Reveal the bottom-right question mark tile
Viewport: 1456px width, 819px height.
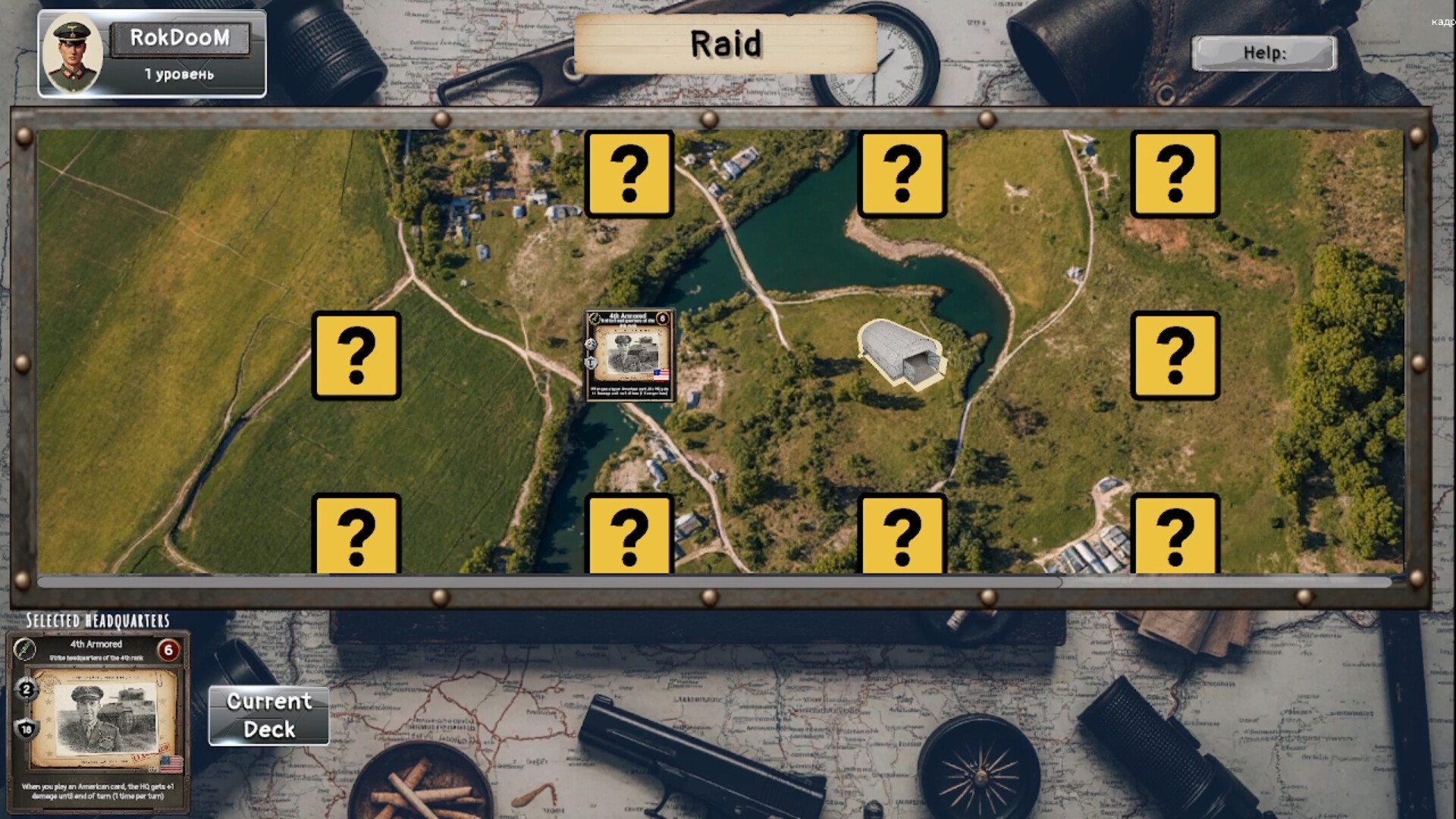point(1176,535)
